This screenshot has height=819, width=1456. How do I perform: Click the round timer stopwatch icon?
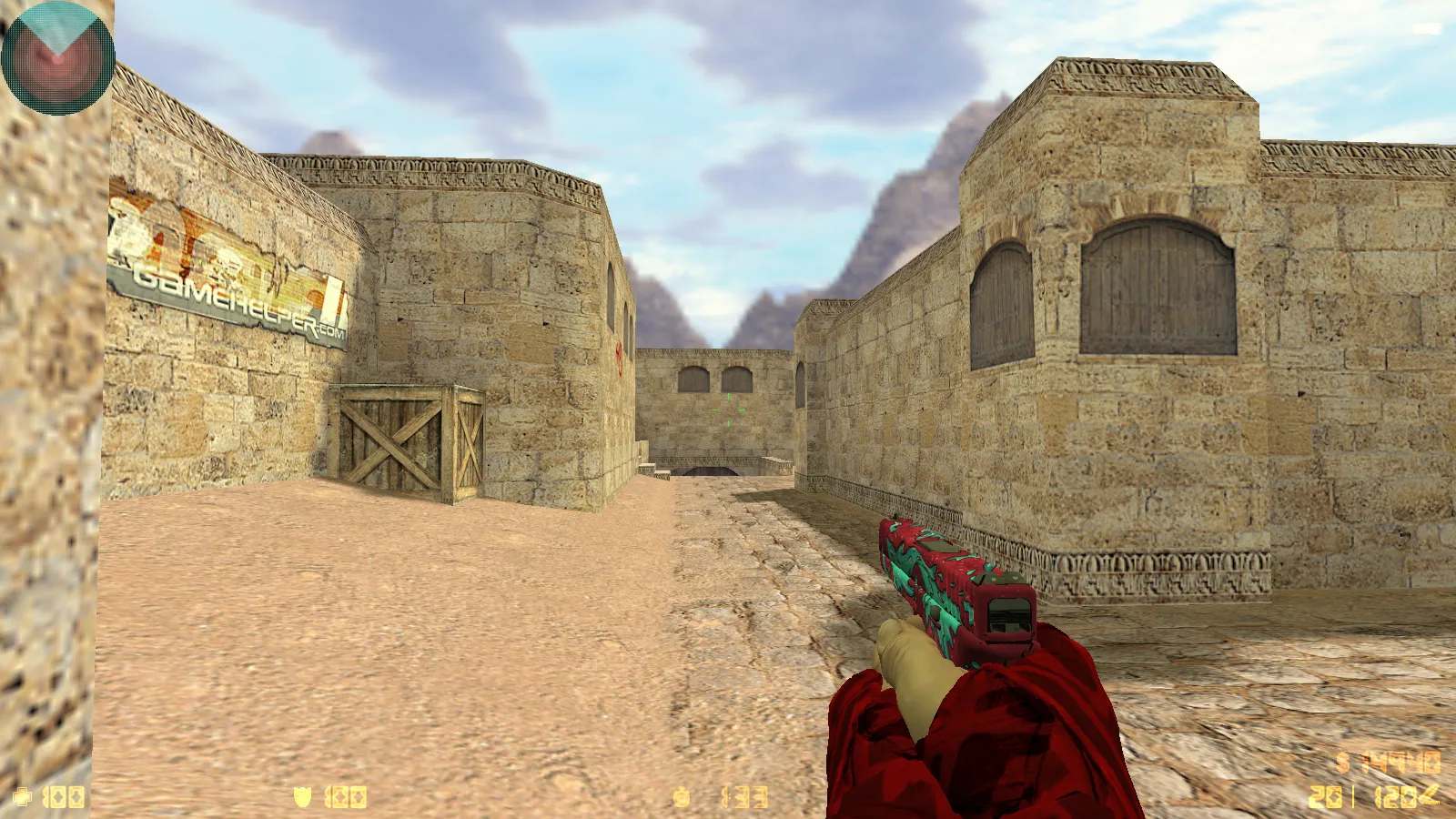[684, 796]
